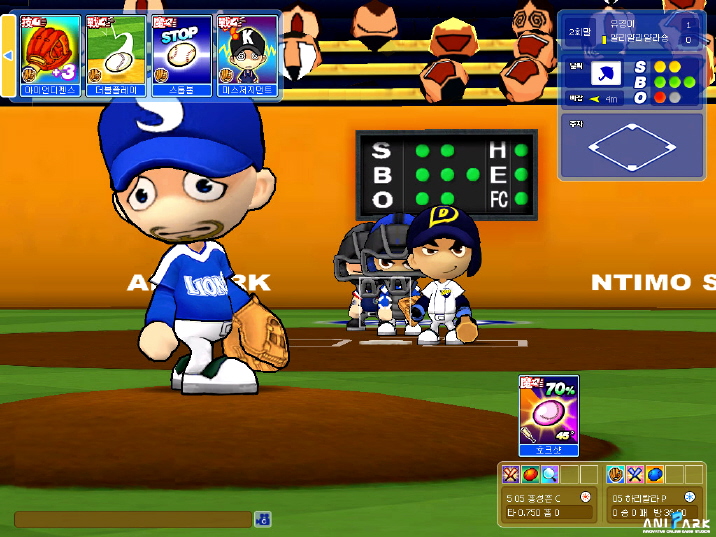Click the blue umbrella weather icon
Viewport: 716px width, 537px height.
click(x=606, y=74)
